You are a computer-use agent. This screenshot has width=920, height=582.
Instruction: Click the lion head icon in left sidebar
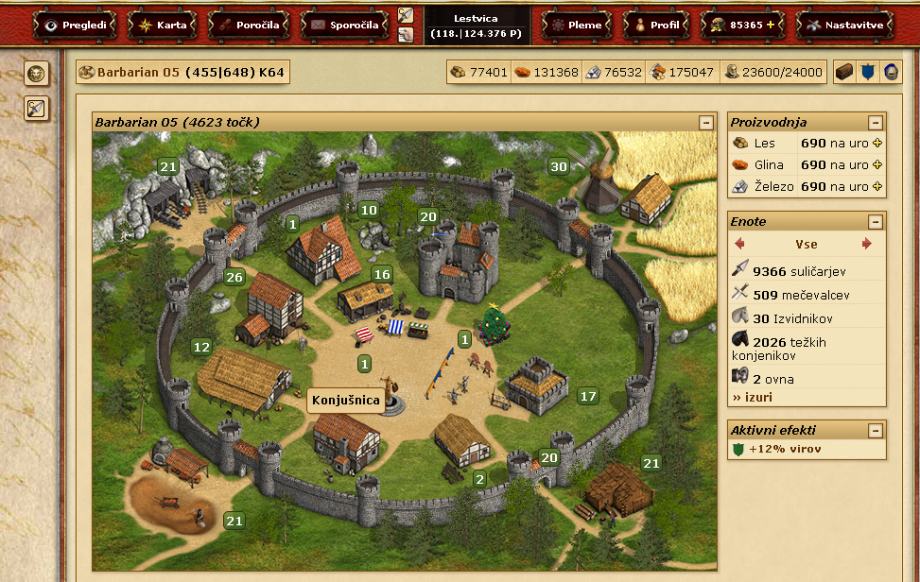click(37, 73)
